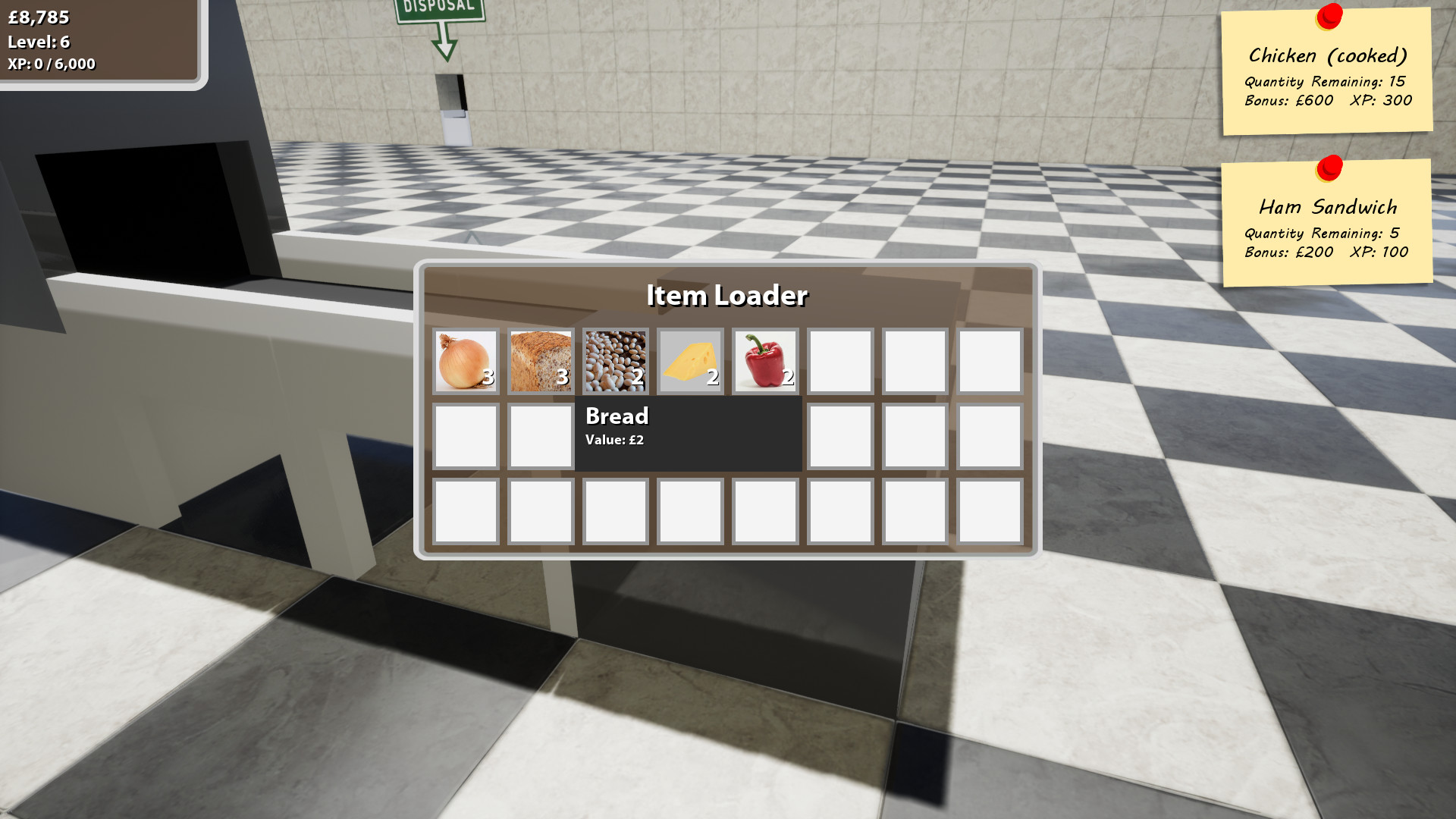The width and height of the screenshot is (1456, 819).
Task: Click the Item Loader title bar
Action: click(727, 296)
